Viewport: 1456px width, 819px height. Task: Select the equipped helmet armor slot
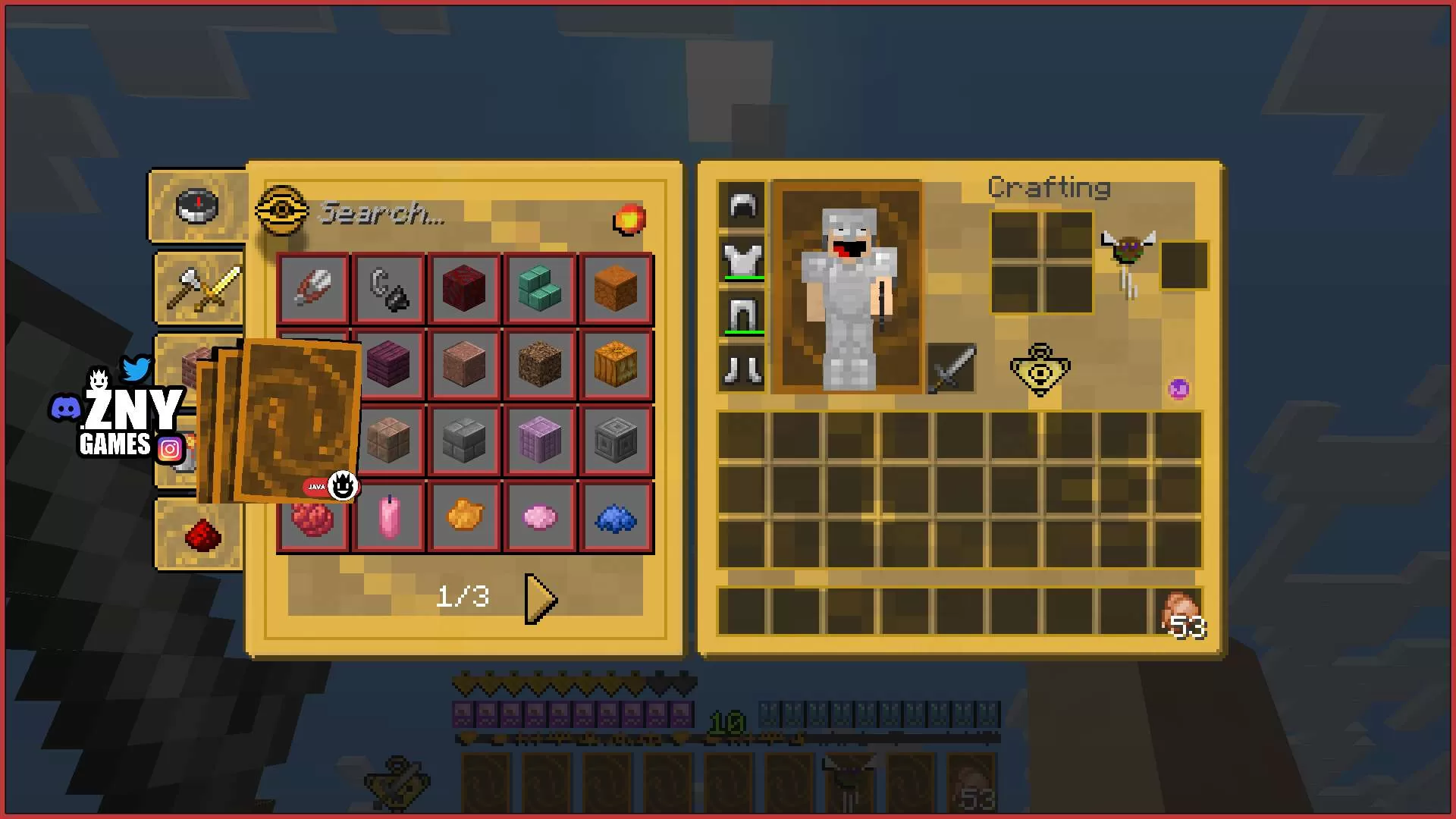pyautogui.click(x=742, y=206)
